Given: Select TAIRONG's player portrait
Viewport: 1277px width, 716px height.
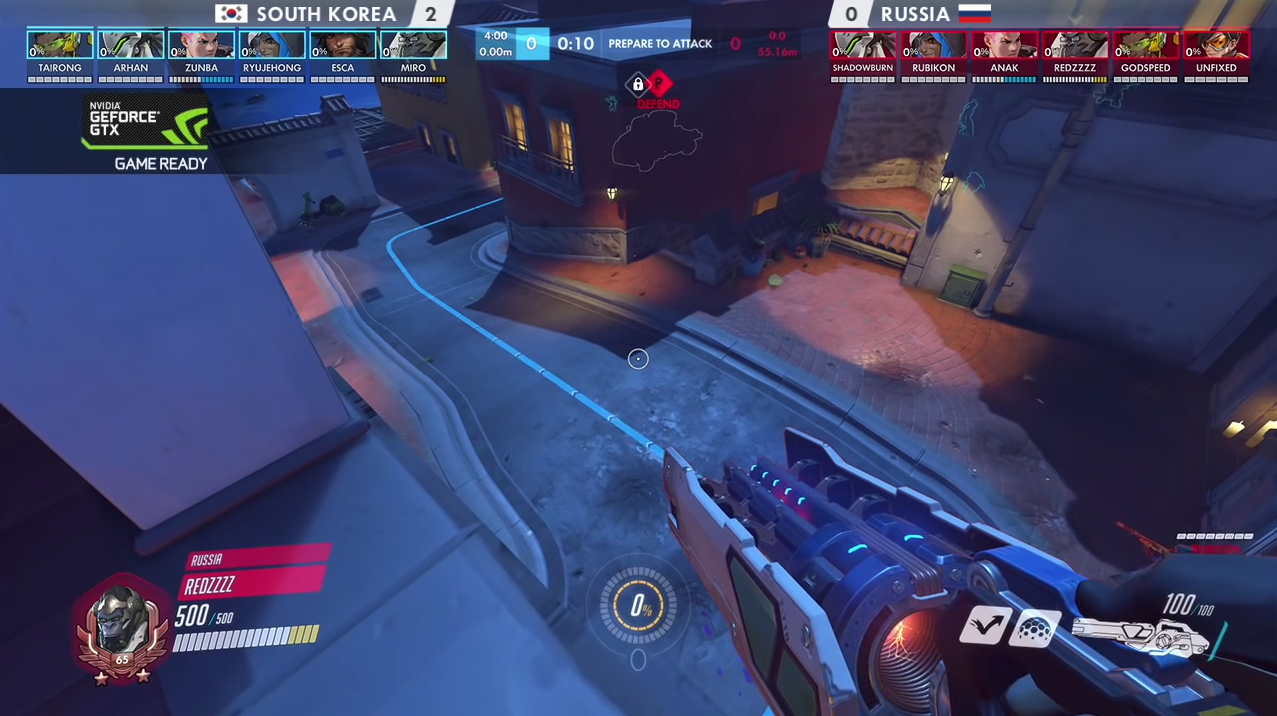Looking at the screenshot, I should pos(60,46).
